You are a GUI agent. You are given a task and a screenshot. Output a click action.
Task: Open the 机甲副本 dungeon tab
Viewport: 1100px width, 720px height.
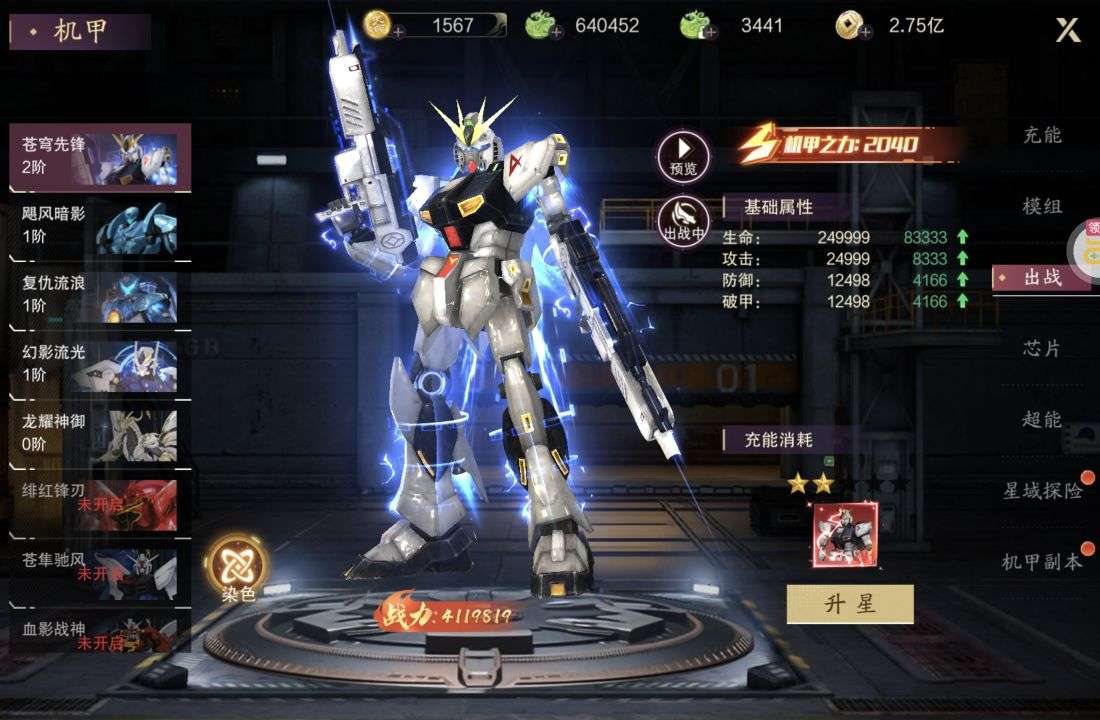[1042, 562]
